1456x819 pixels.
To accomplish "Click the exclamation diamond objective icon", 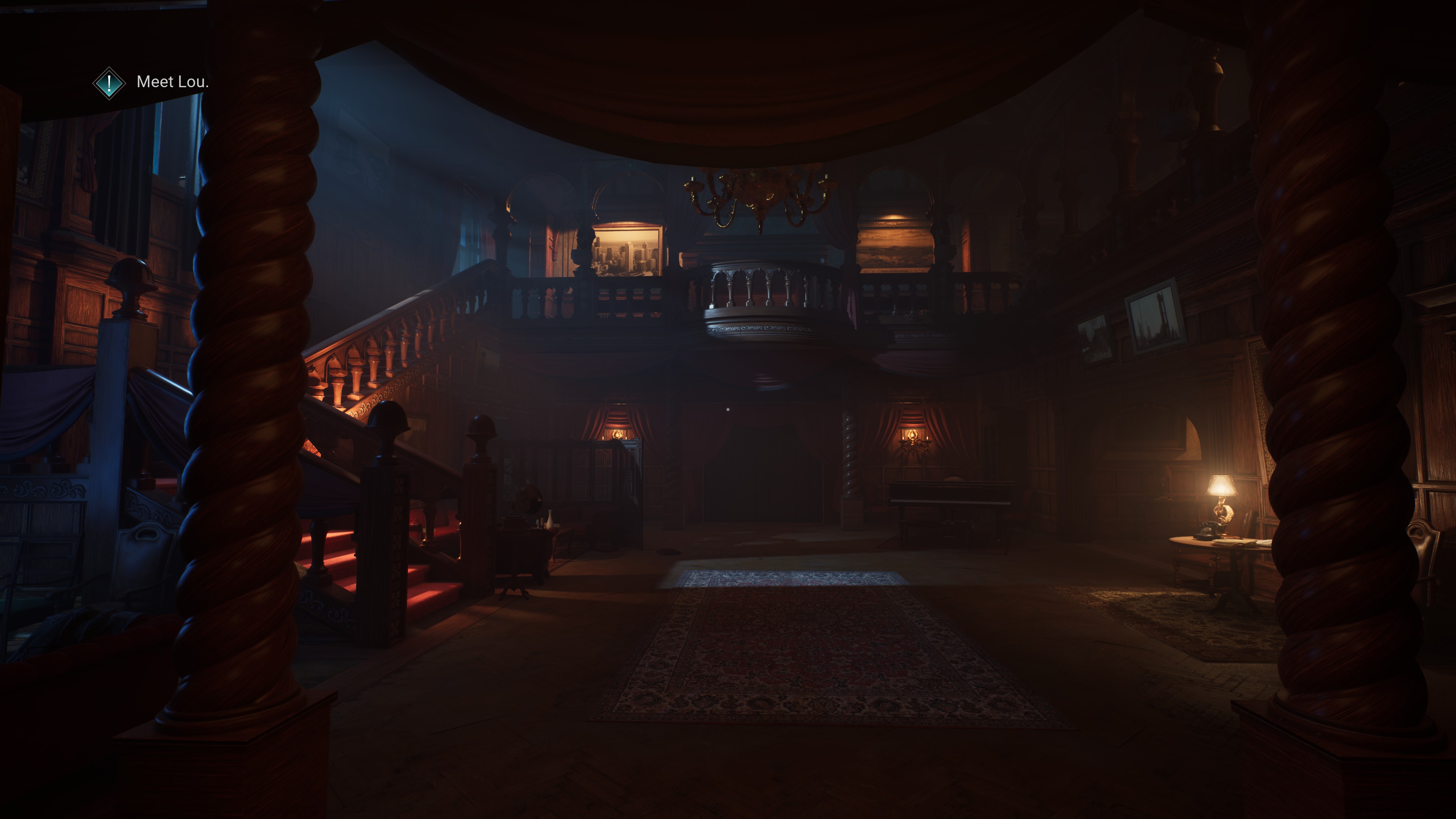I will (109, 84).
